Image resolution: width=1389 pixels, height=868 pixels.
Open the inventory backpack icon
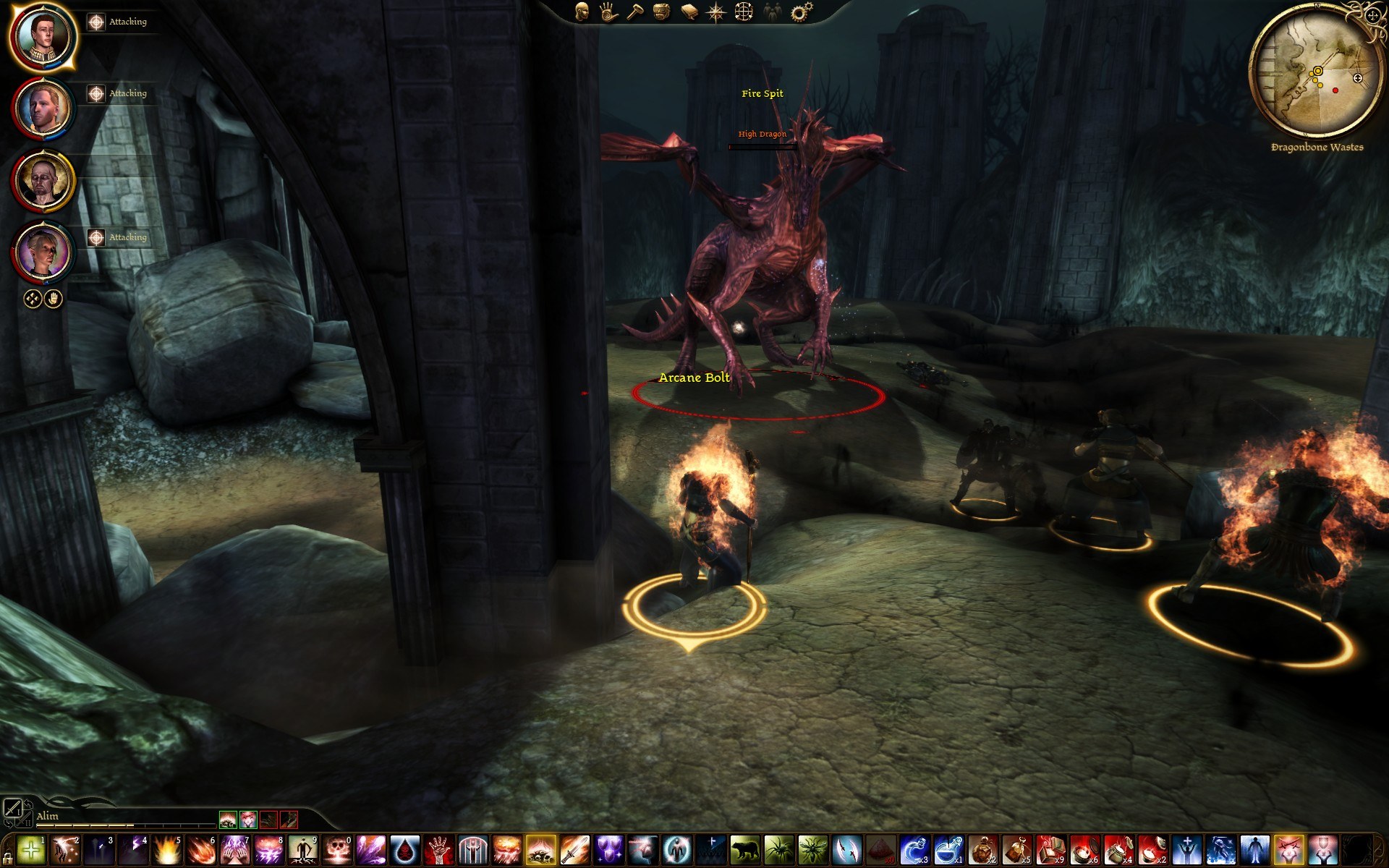[661, 12]
